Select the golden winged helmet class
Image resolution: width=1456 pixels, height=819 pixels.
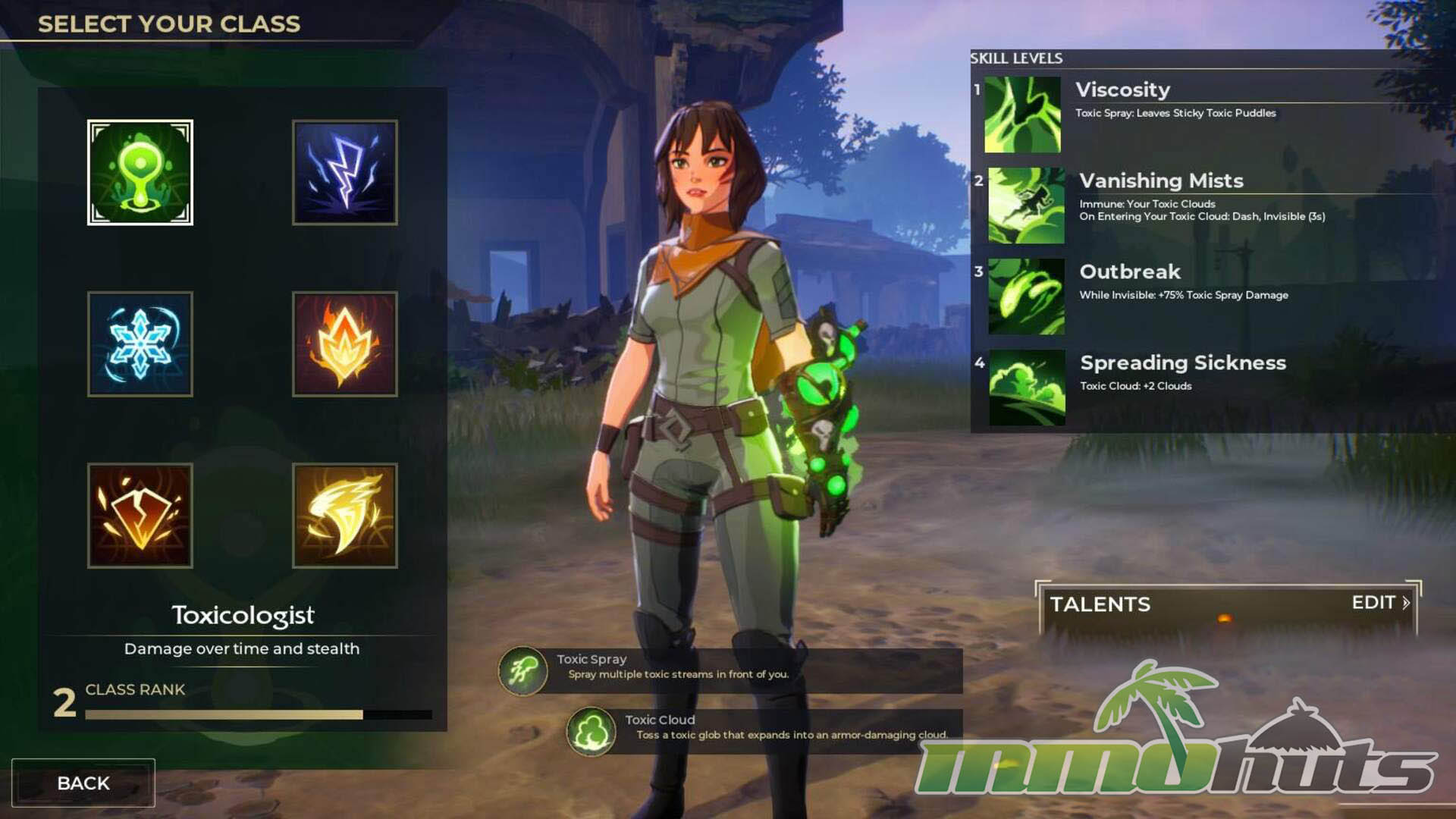click(x=345, y=516)
